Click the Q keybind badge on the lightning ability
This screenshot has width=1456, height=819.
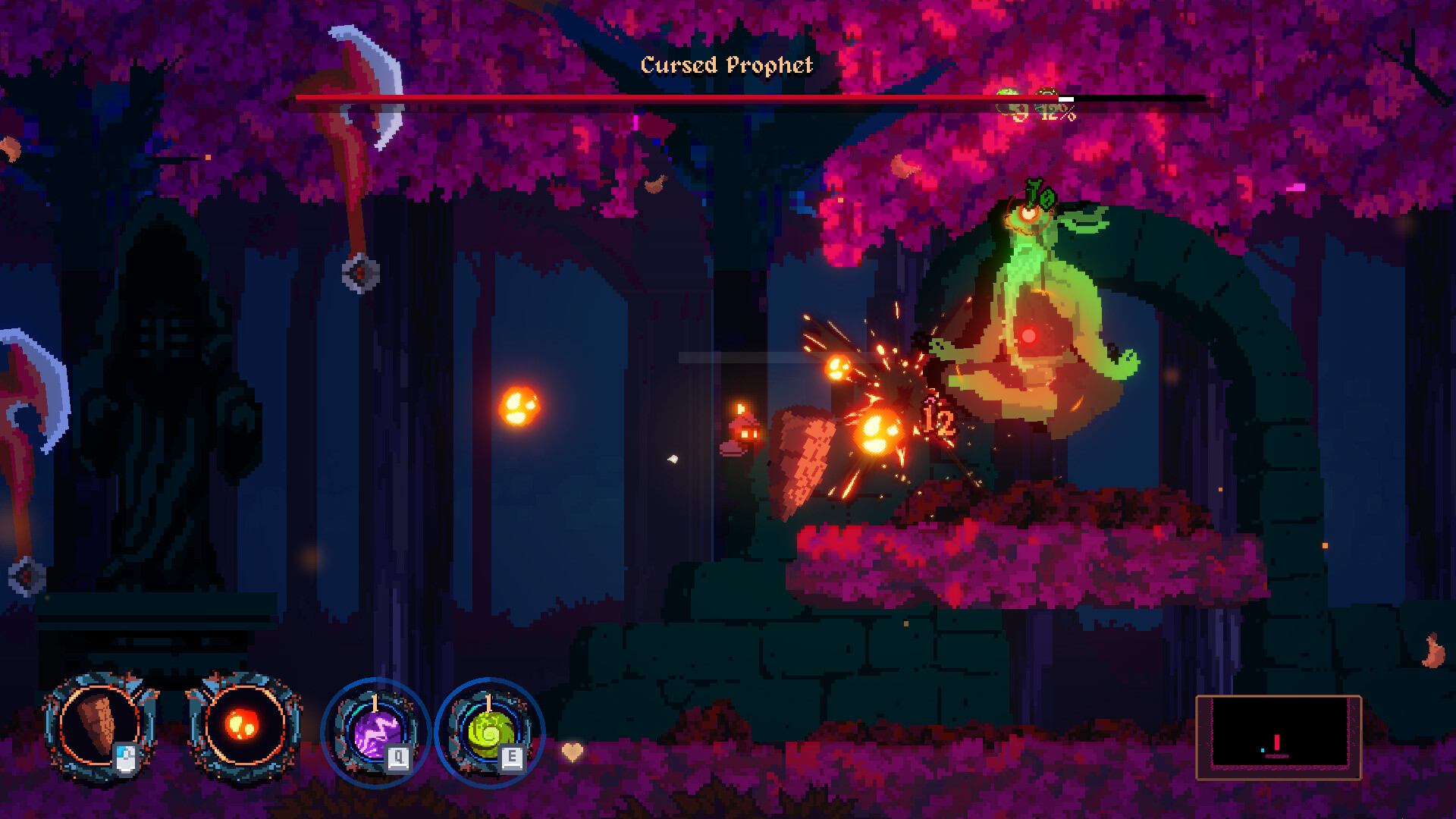click(397, 758)
